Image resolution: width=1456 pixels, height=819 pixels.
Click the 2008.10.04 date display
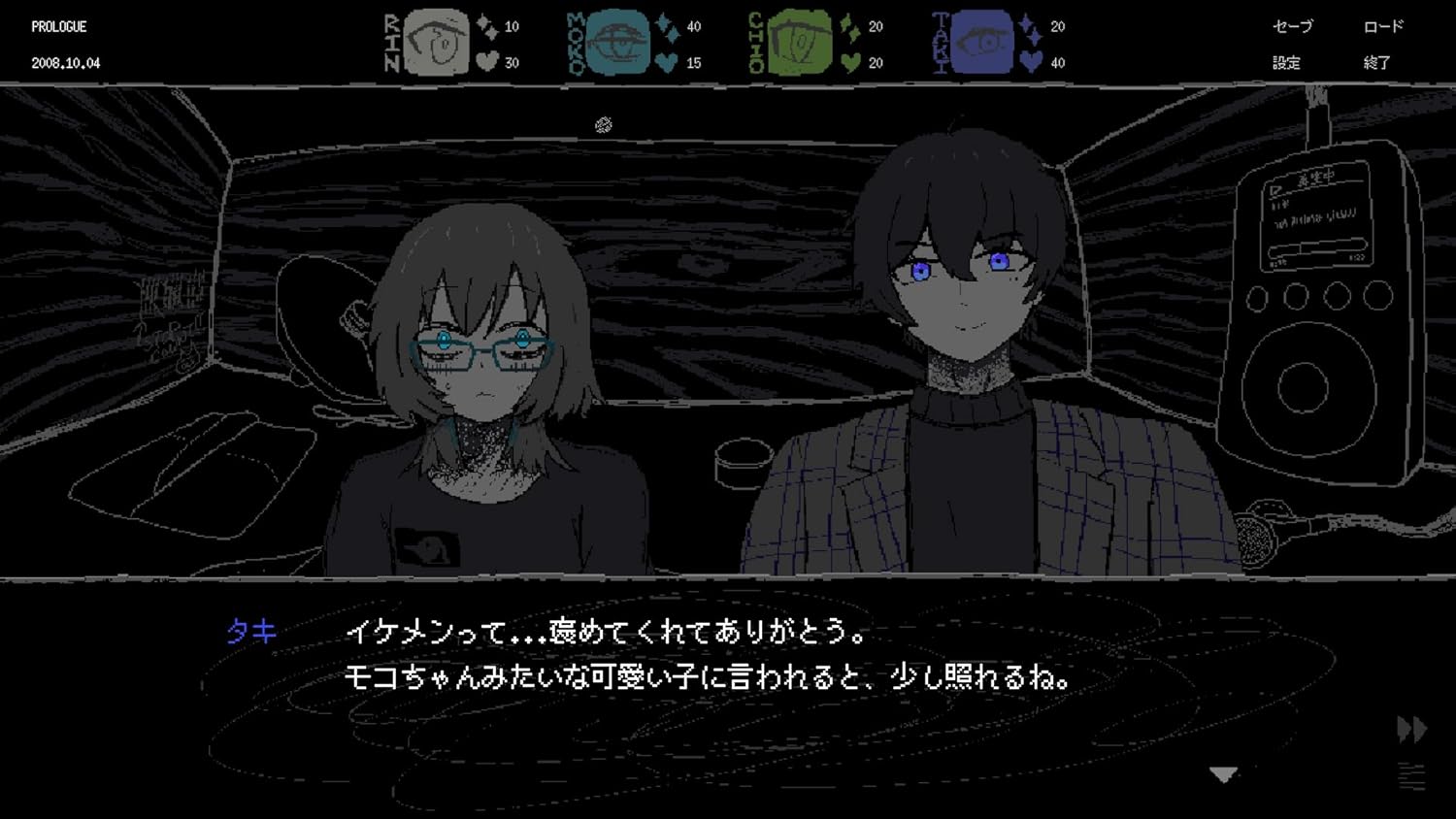point(64,62)
